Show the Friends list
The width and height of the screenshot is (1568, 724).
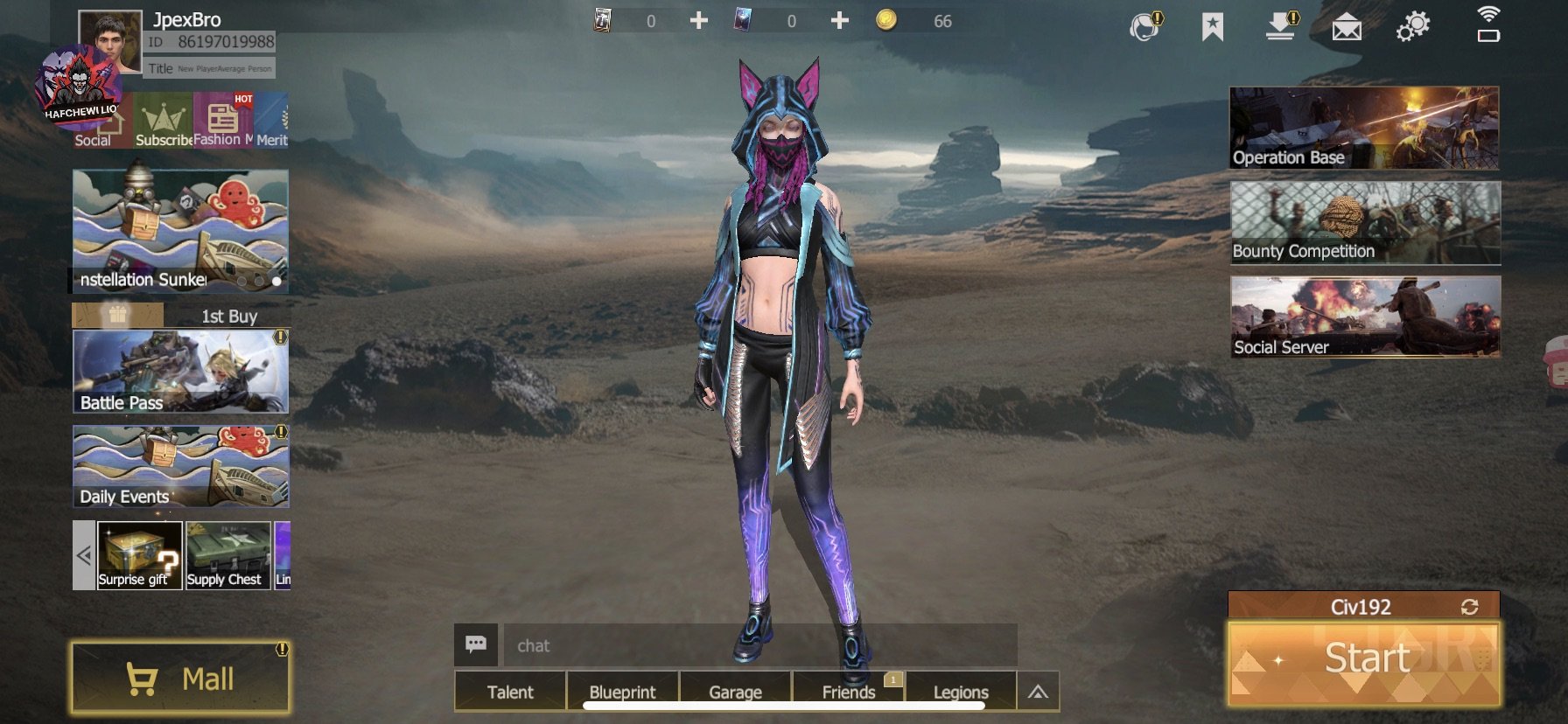pos(848,692)
